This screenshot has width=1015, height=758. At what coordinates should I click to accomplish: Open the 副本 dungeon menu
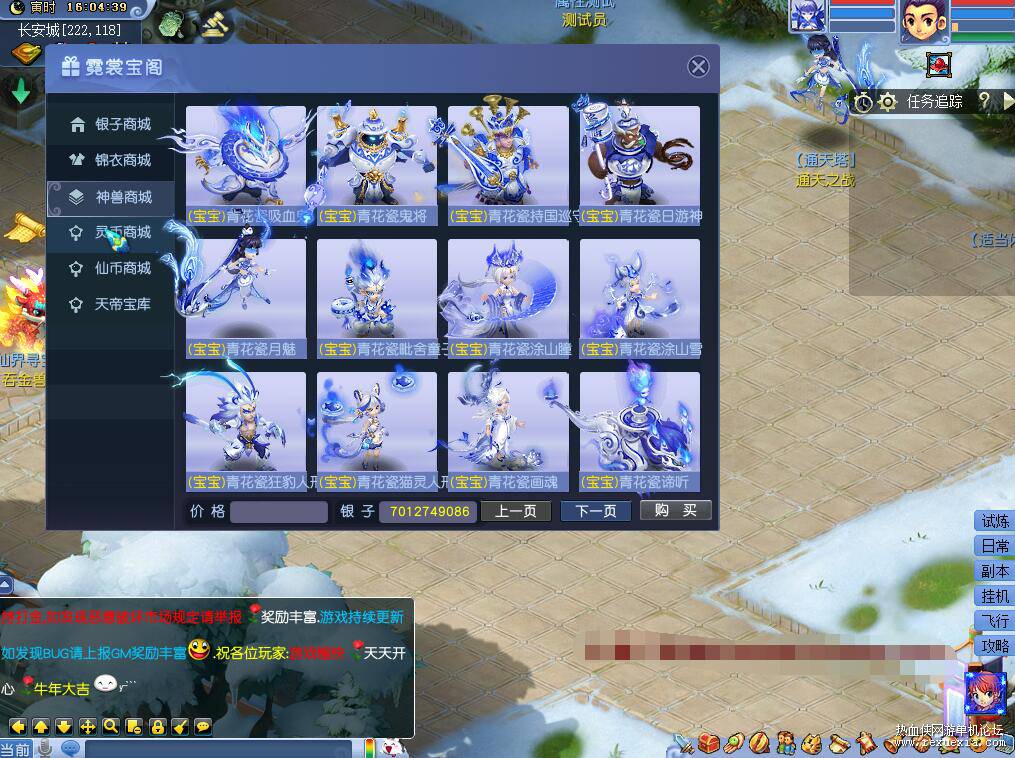[994, 571]
